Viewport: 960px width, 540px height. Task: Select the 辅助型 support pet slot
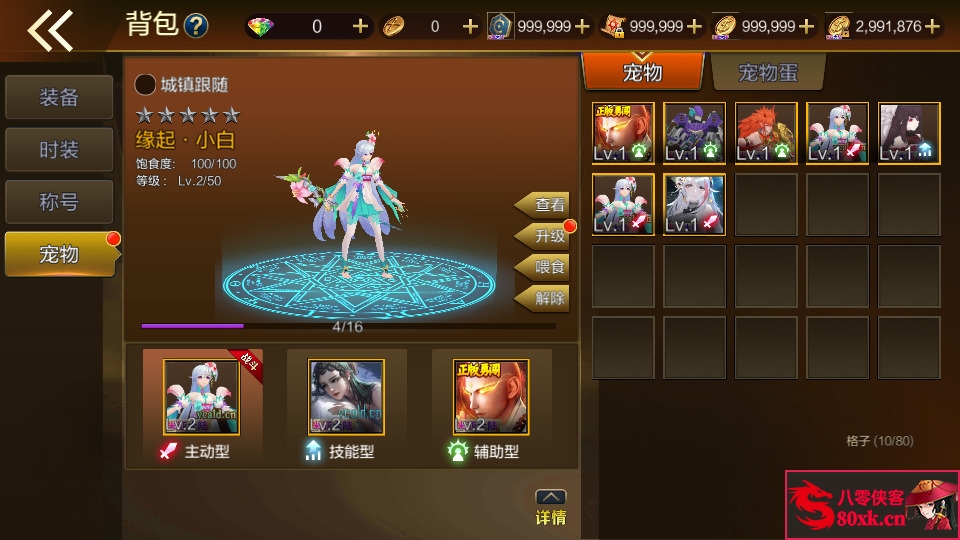coord(490,398)
